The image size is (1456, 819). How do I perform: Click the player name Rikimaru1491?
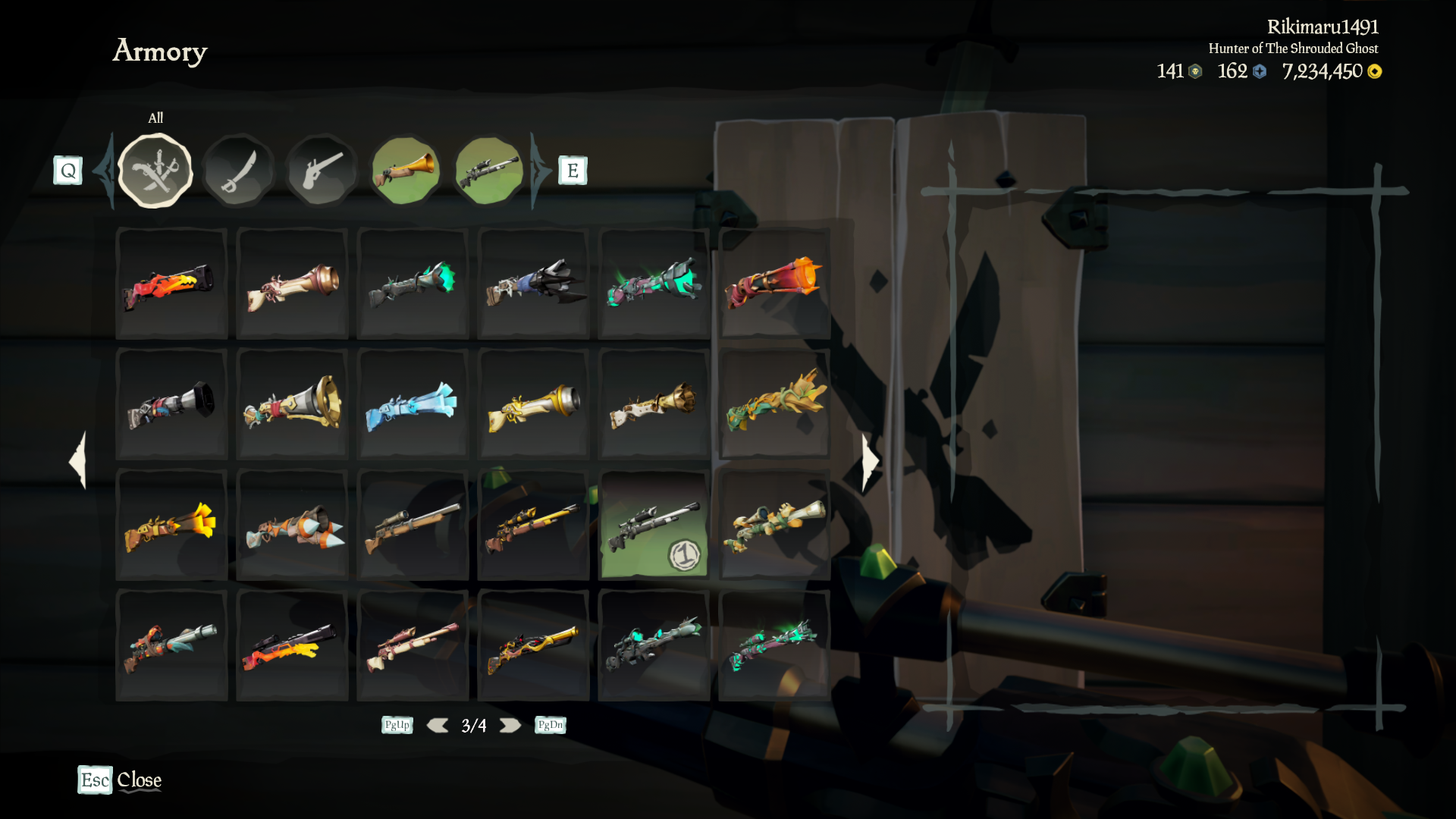click(x=1323, y=25)
